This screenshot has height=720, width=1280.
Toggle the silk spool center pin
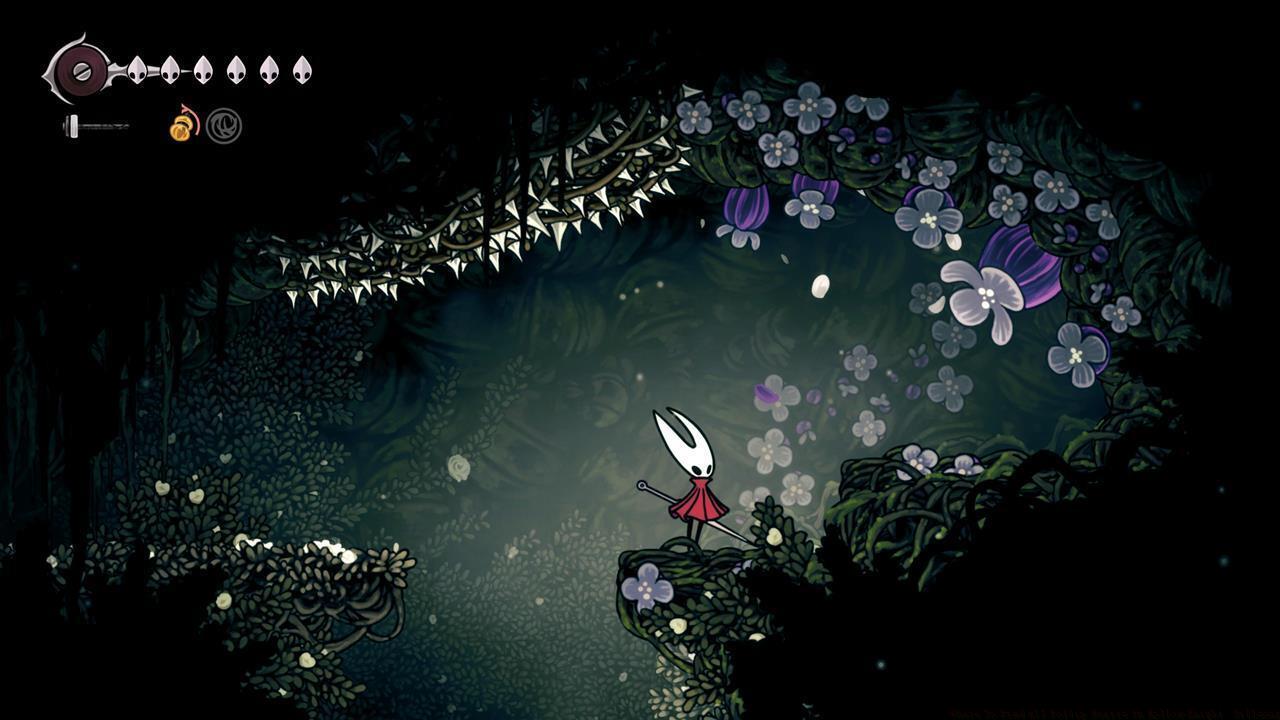tap(80, 70)
